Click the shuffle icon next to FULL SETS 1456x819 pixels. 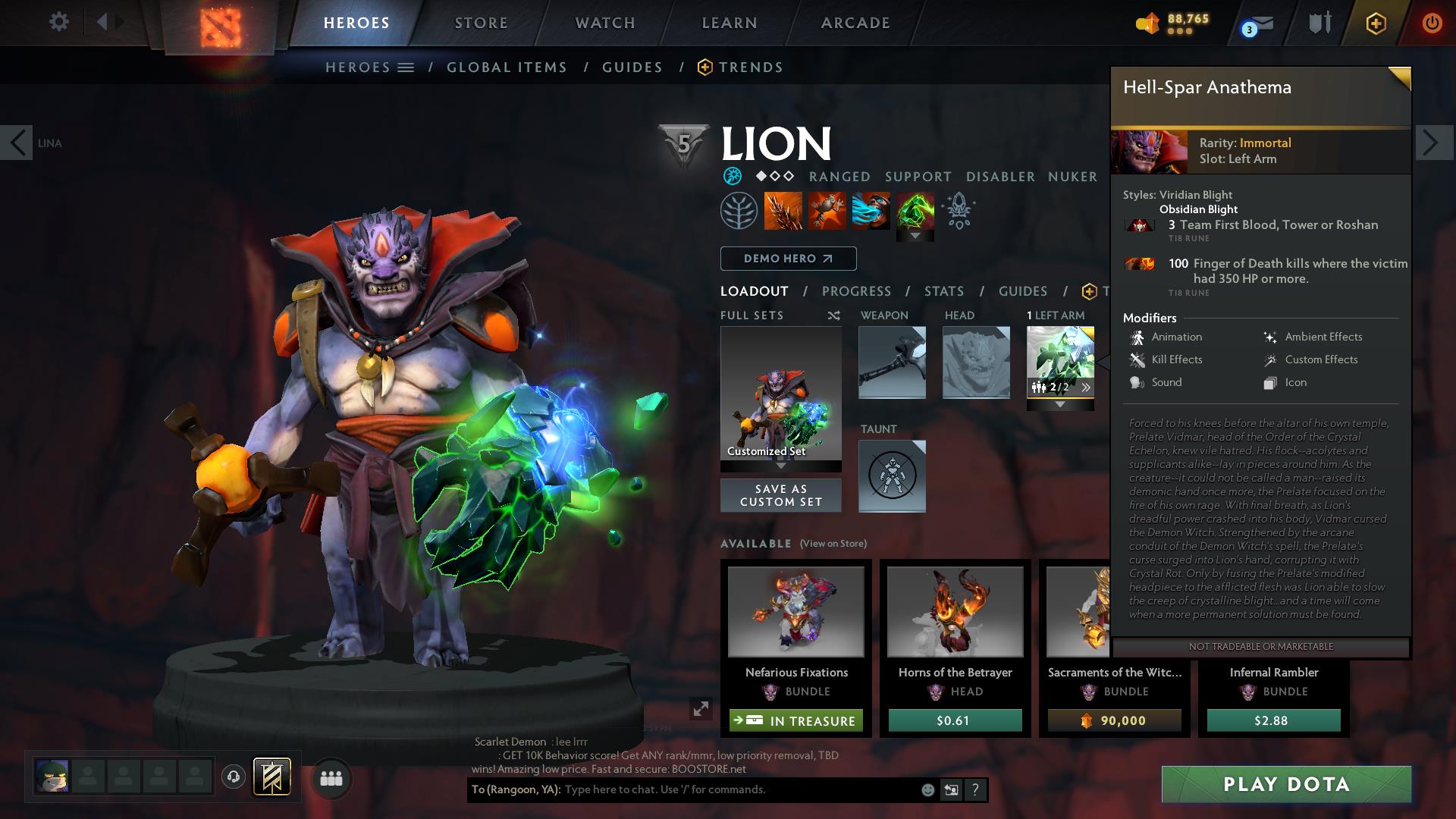click(x=835, y=315)
